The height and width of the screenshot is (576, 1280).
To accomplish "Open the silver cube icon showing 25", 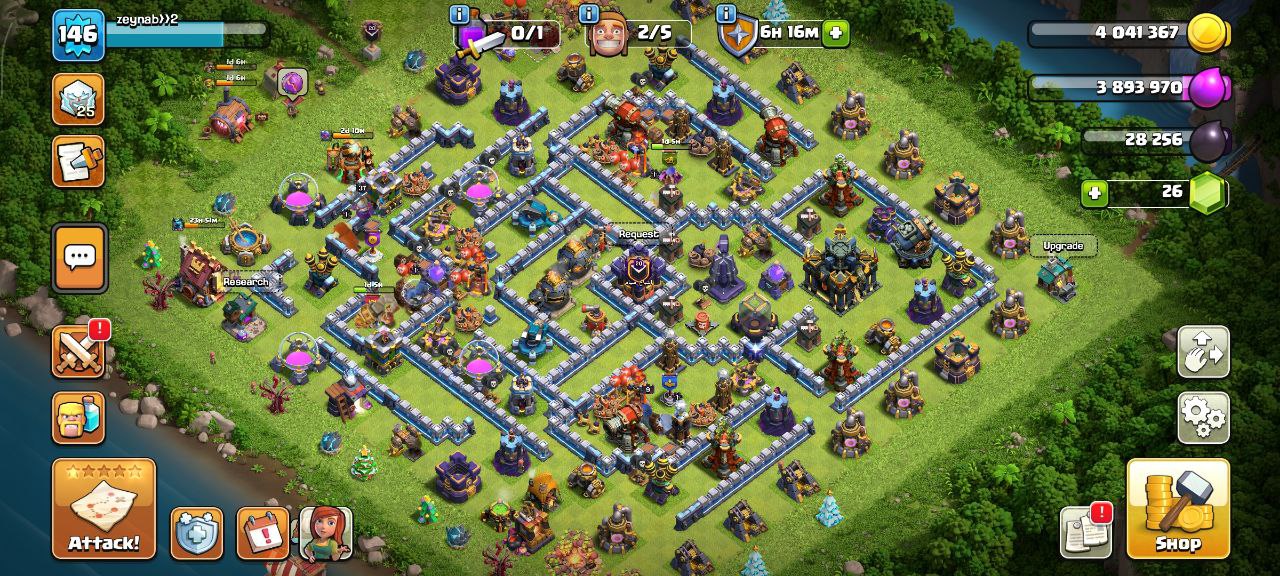I will 78,99.
